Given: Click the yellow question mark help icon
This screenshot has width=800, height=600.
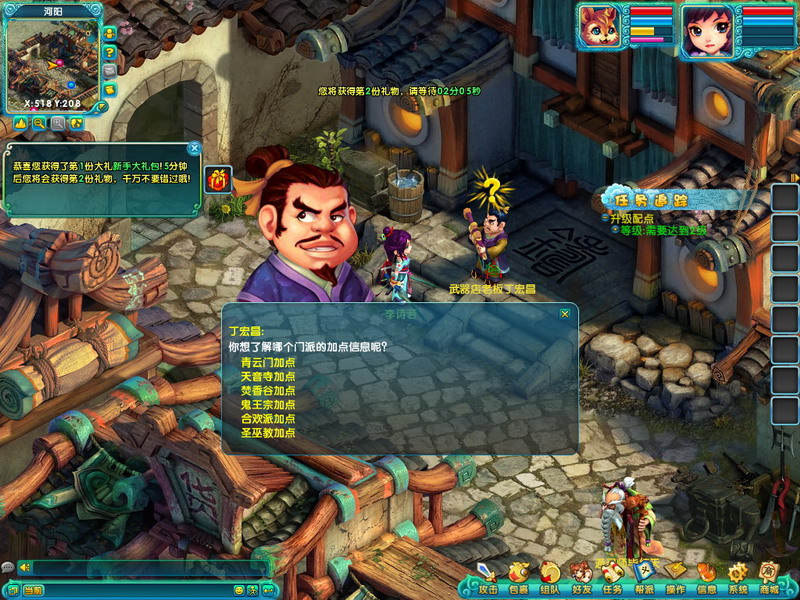Looking at the screenshot, I should [109, 51].
